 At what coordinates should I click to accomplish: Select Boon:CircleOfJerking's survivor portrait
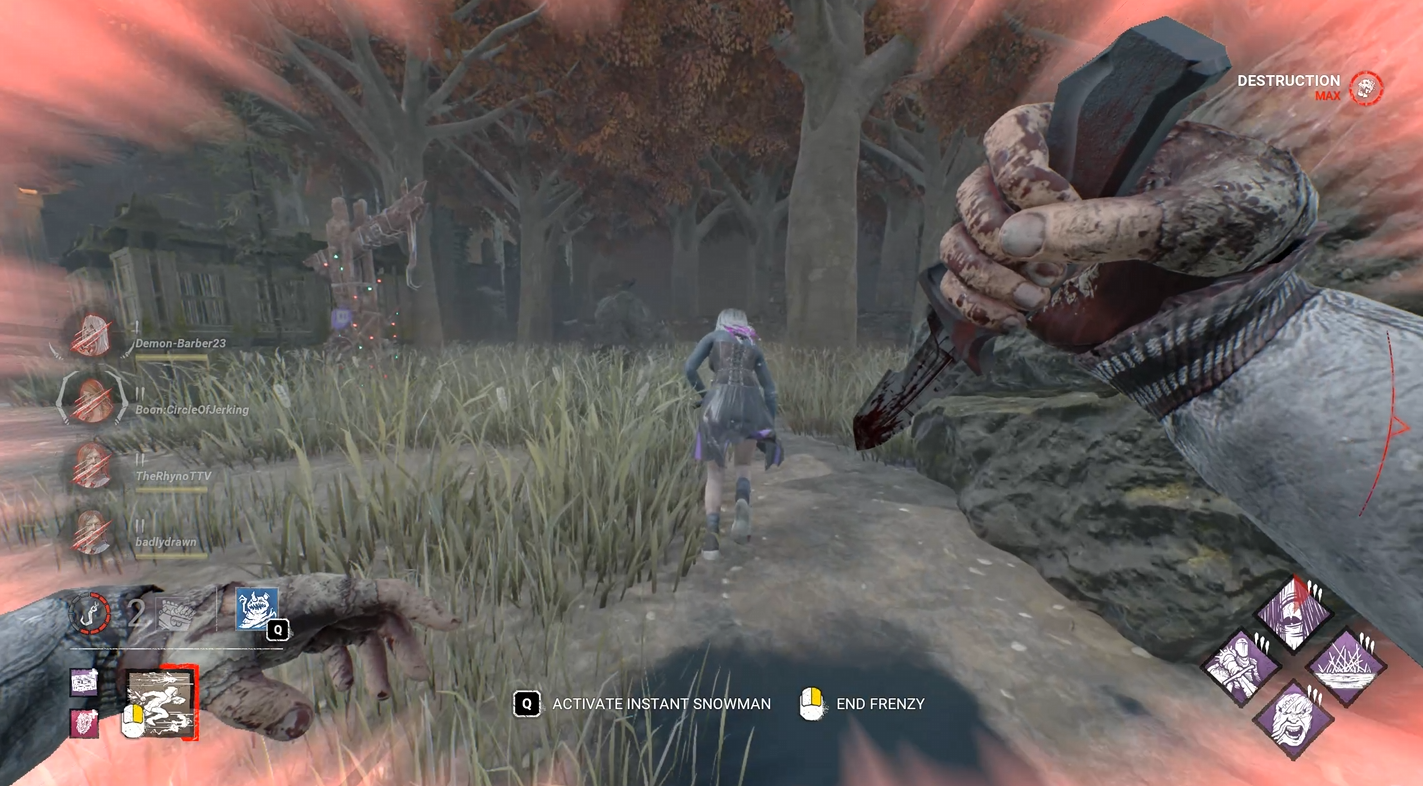click(91, 400)
